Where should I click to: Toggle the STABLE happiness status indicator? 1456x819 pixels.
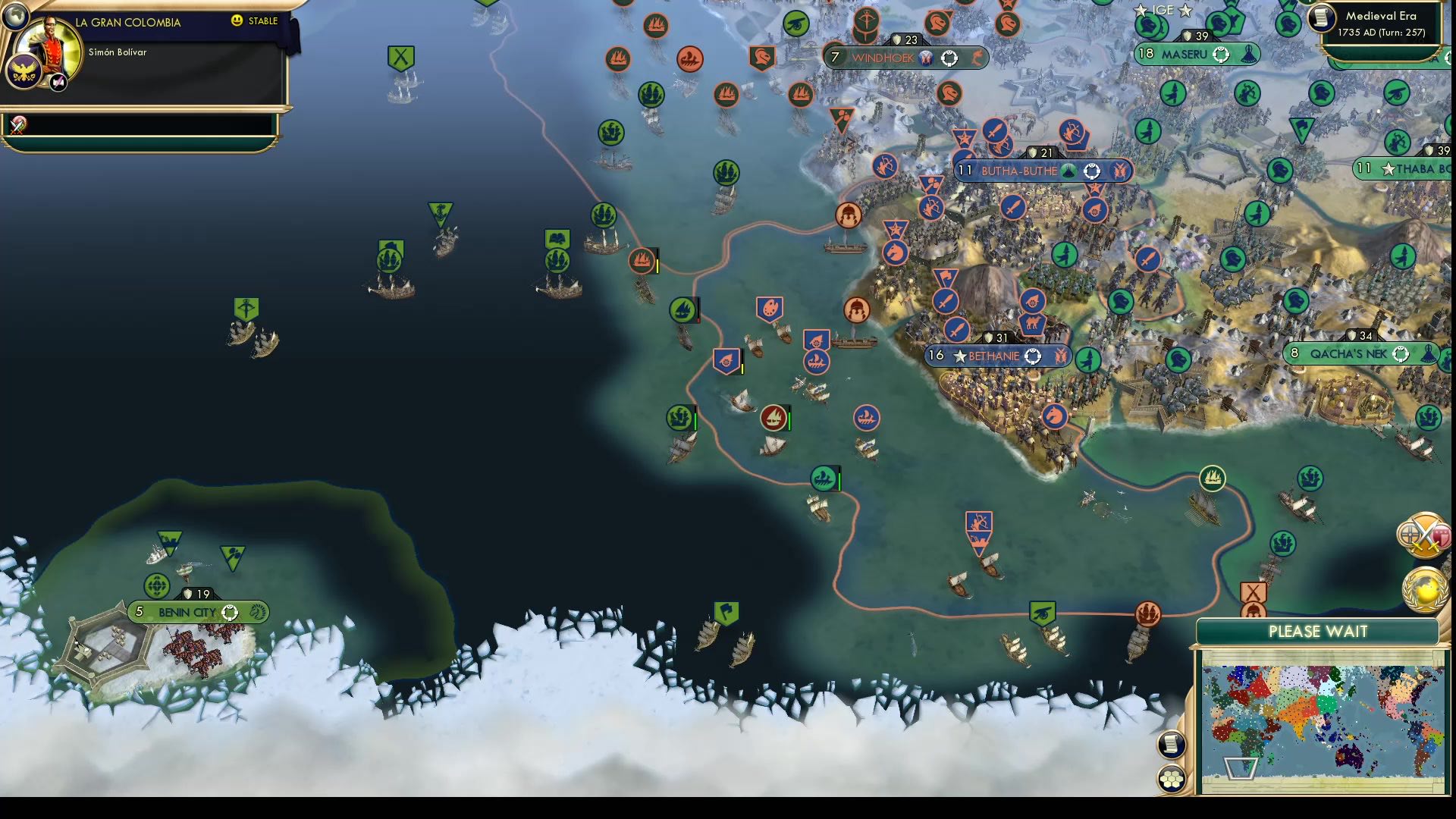pos(258,22)
